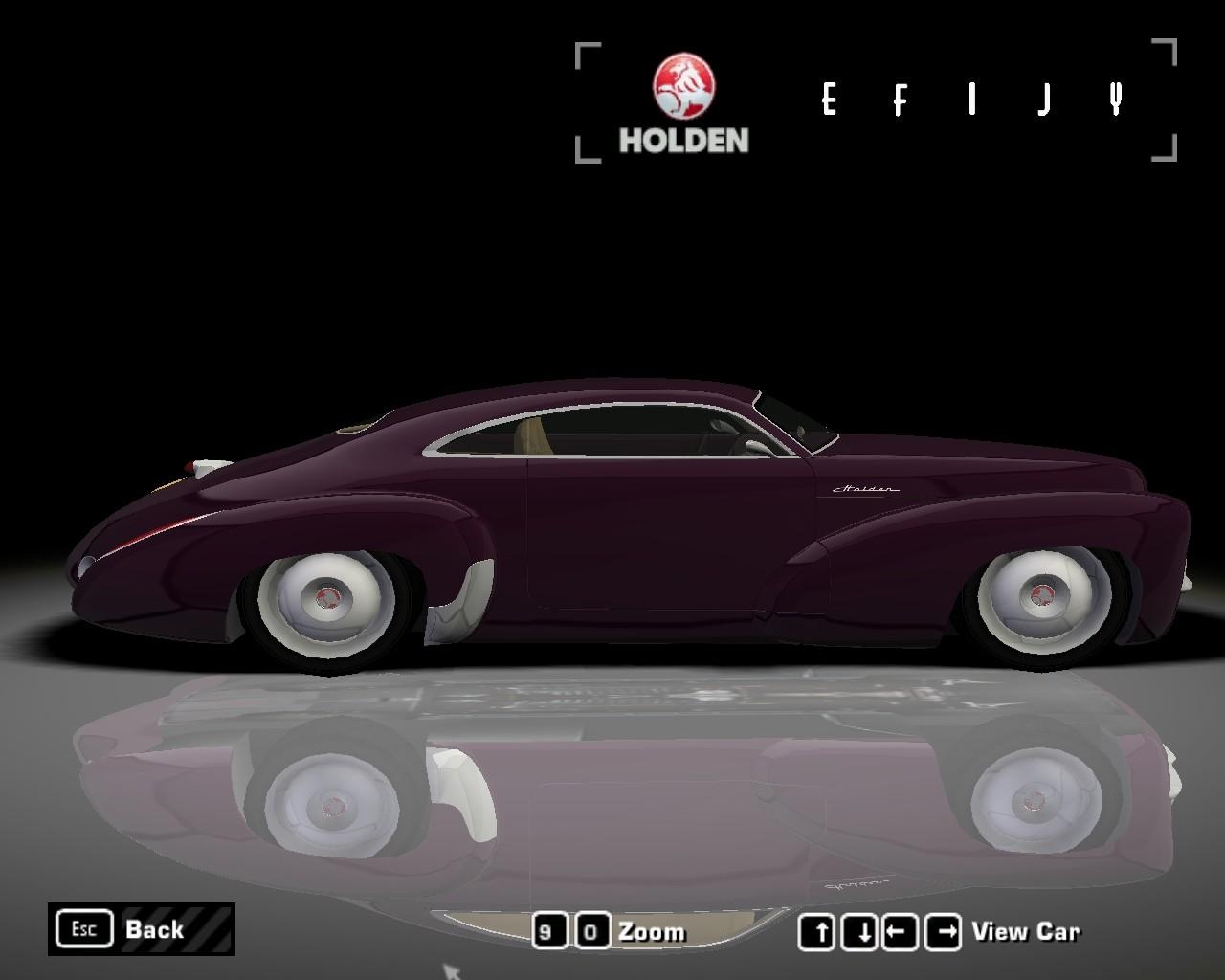Viewport: 1225px width, 980px height.
Task: Click the Back button
Action: (141, 929)
